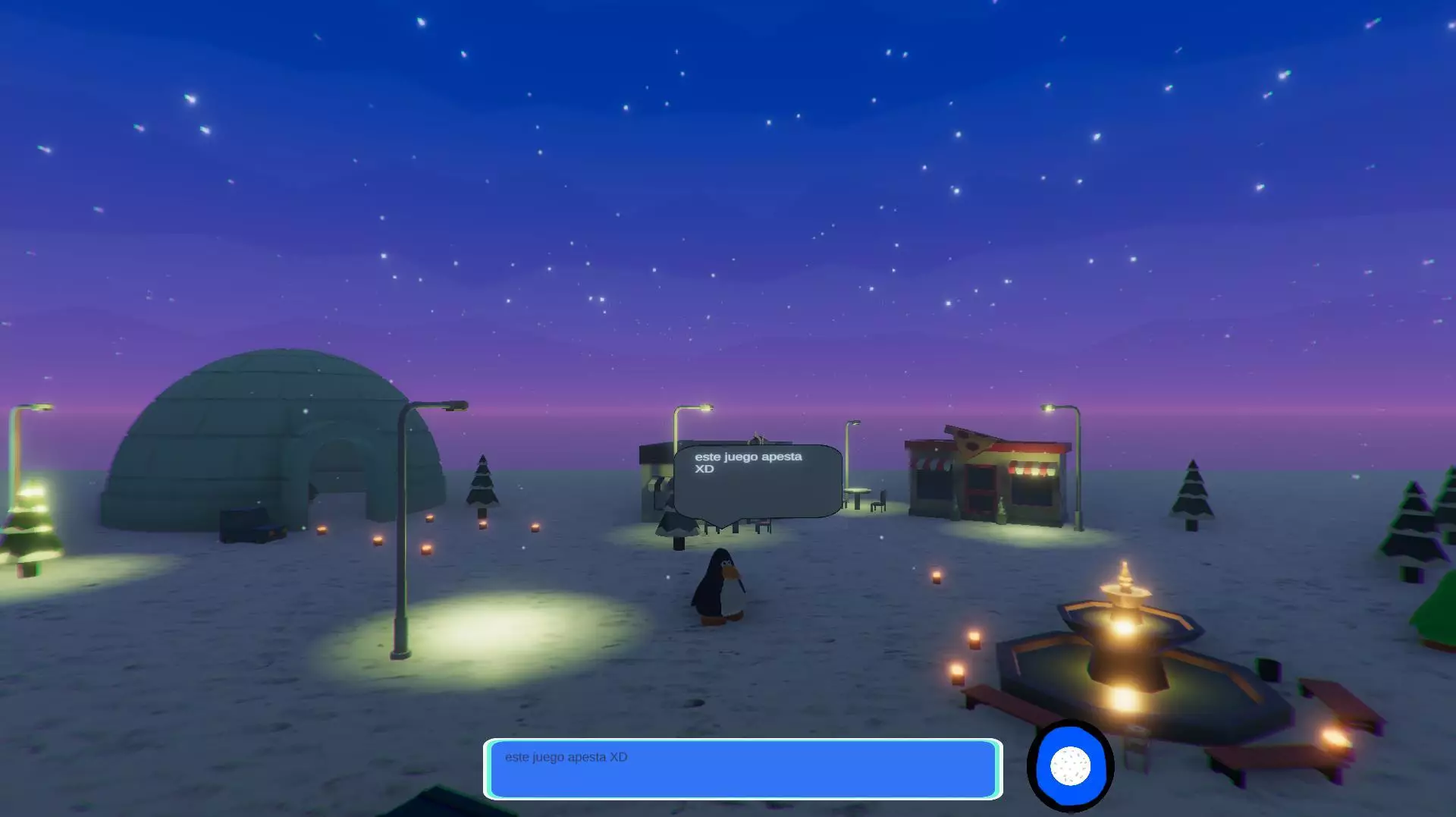This screenshot has width=1456, height=817.
Task: Click the snowball throw icon
Action: [1069, 766]
